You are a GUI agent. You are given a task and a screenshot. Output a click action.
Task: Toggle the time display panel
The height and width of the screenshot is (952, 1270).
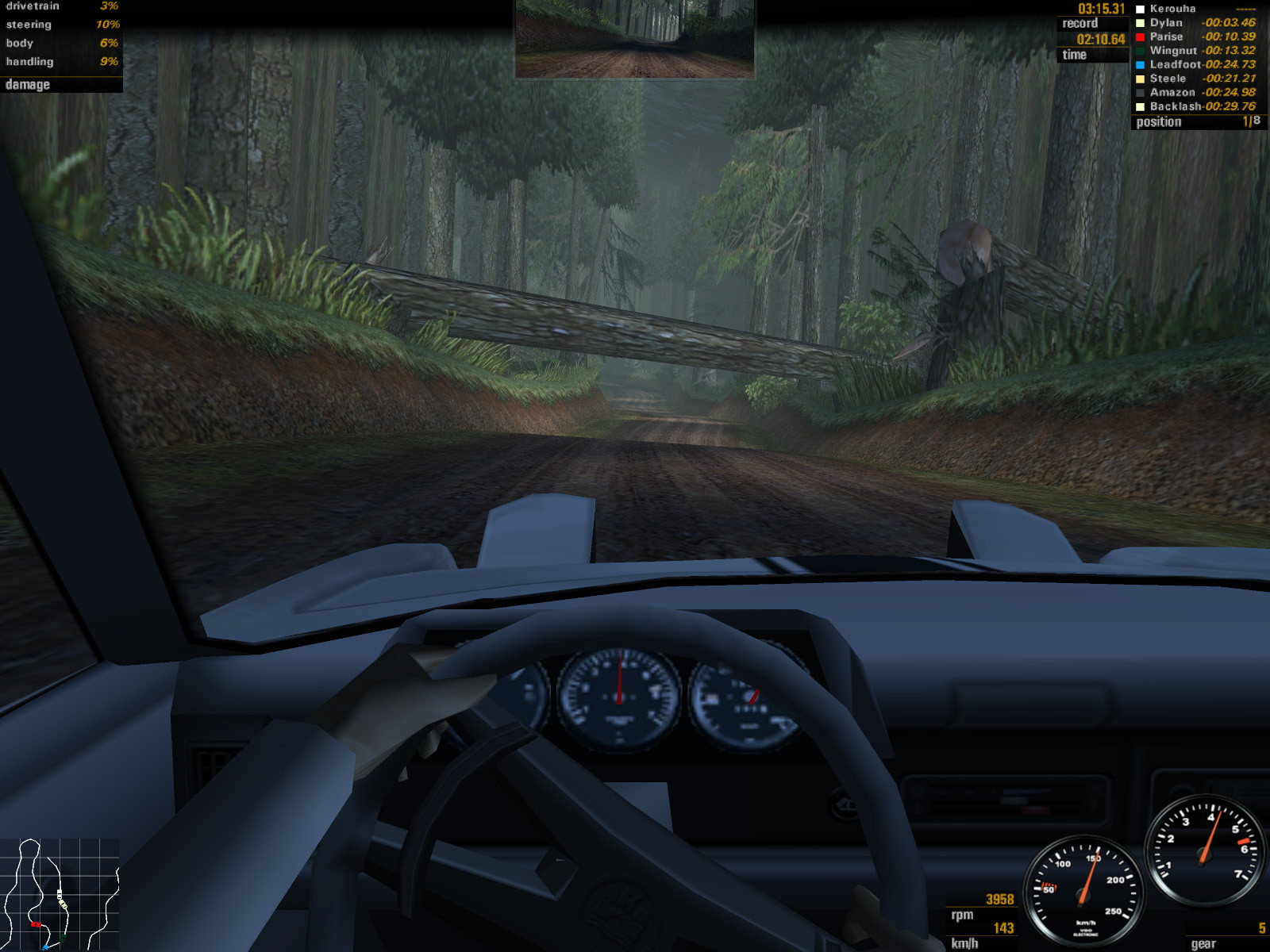point(1073,55)
